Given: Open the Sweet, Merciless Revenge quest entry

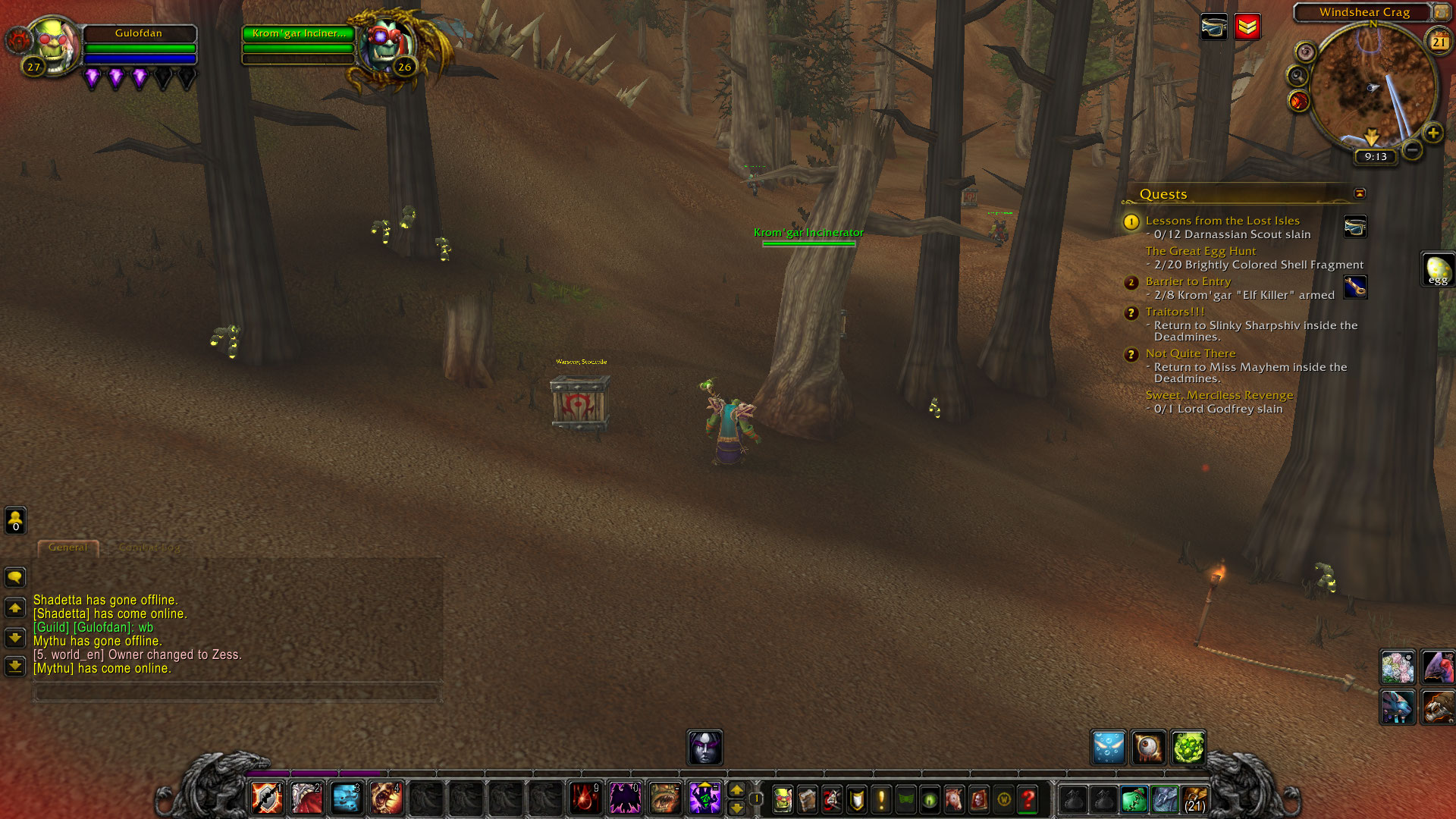Looking at the screenshot, I should point(1219,395).
